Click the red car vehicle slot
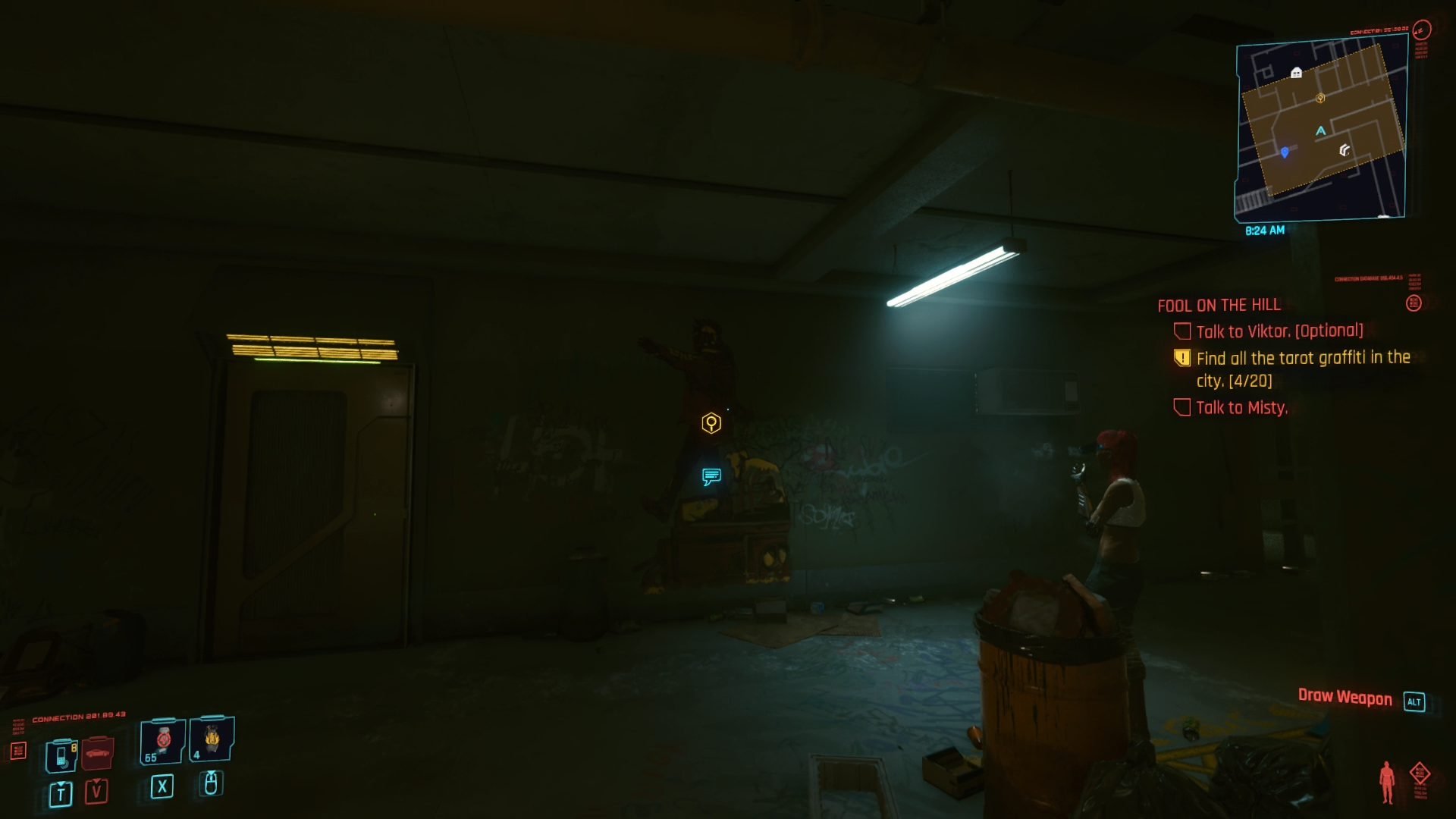 (x=97, y=753)
